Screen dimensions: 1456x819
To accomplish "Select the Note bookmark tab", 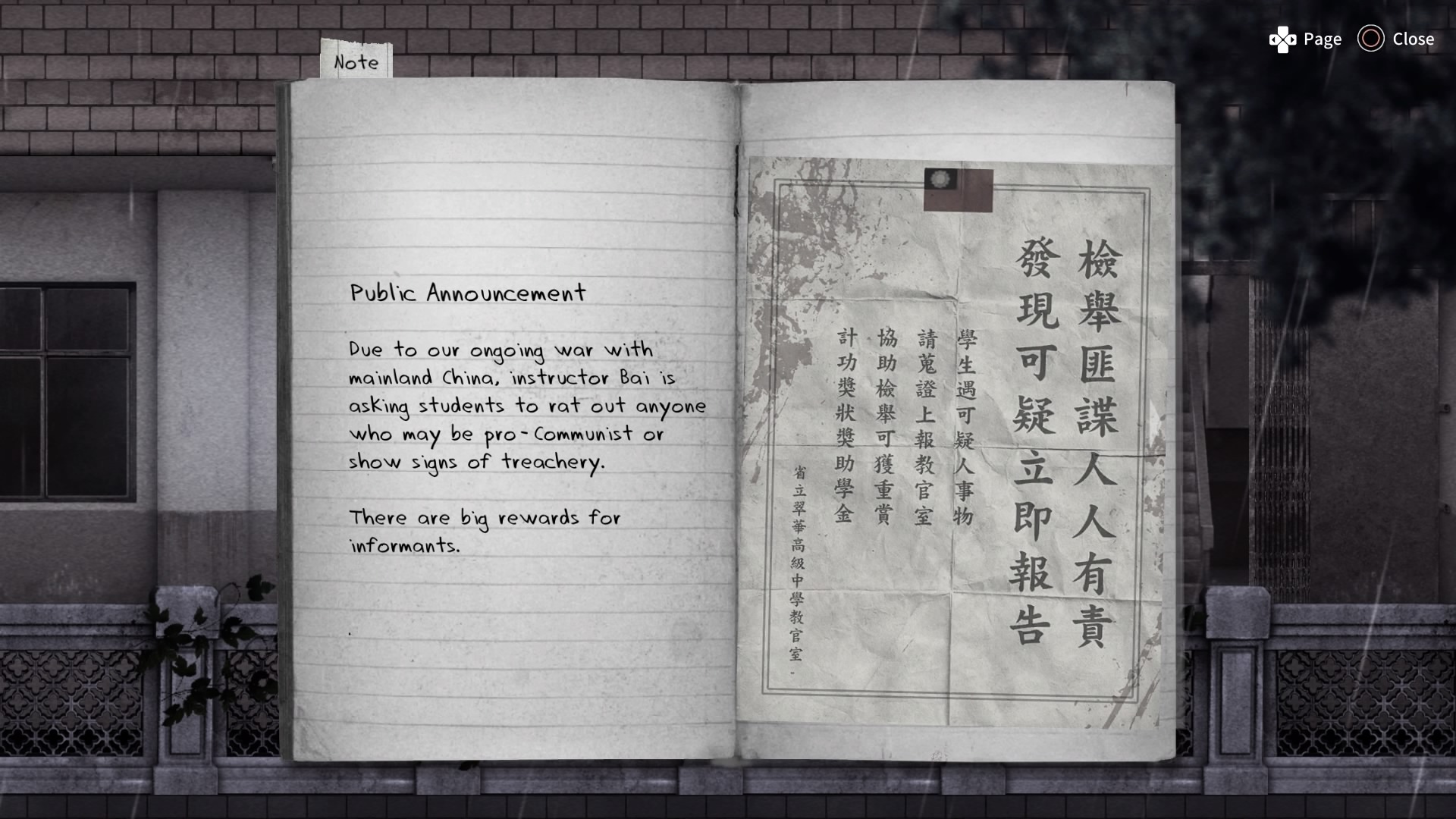I will point(356,61).
